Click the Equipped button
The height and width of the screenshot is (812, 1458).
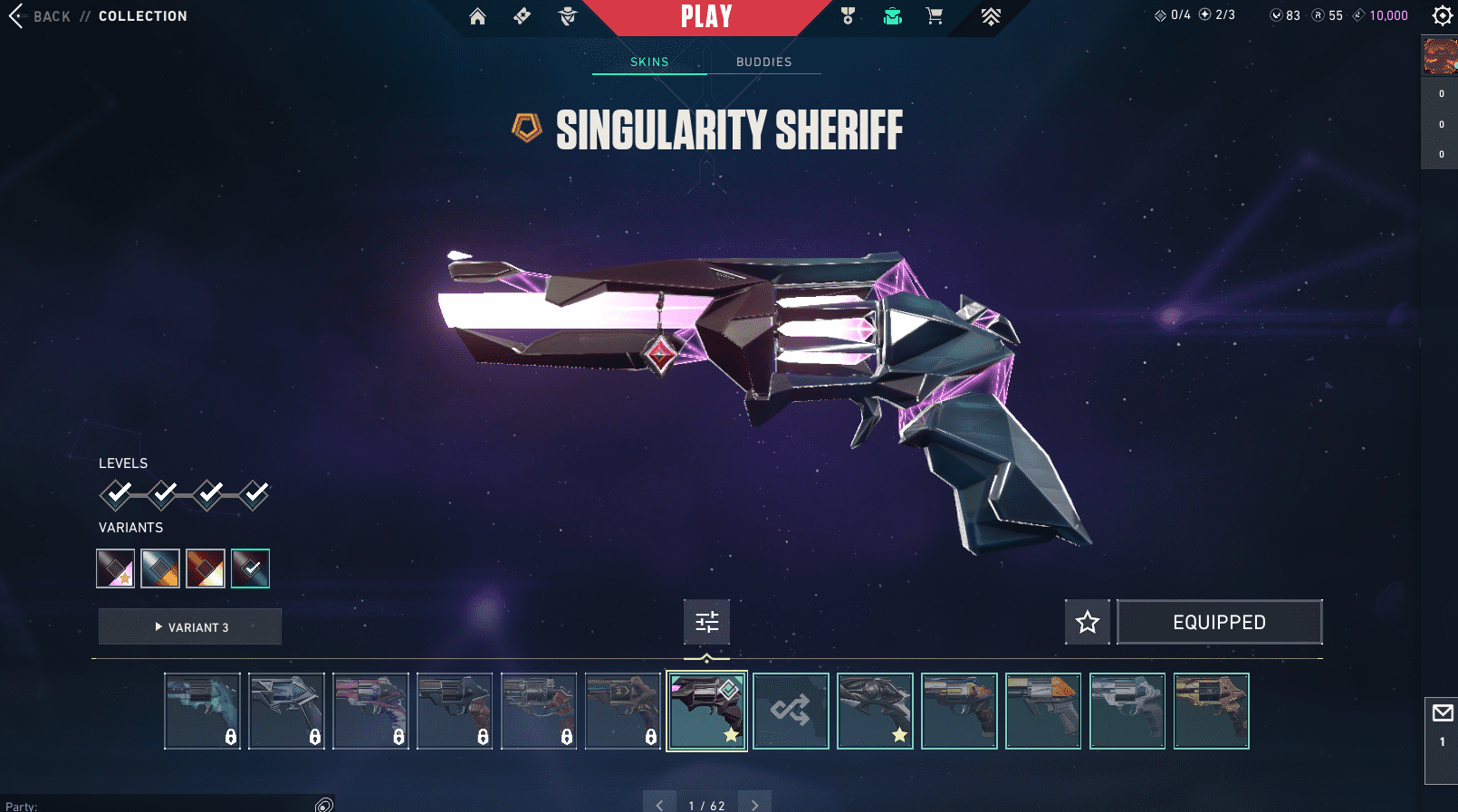(1219, 622)
